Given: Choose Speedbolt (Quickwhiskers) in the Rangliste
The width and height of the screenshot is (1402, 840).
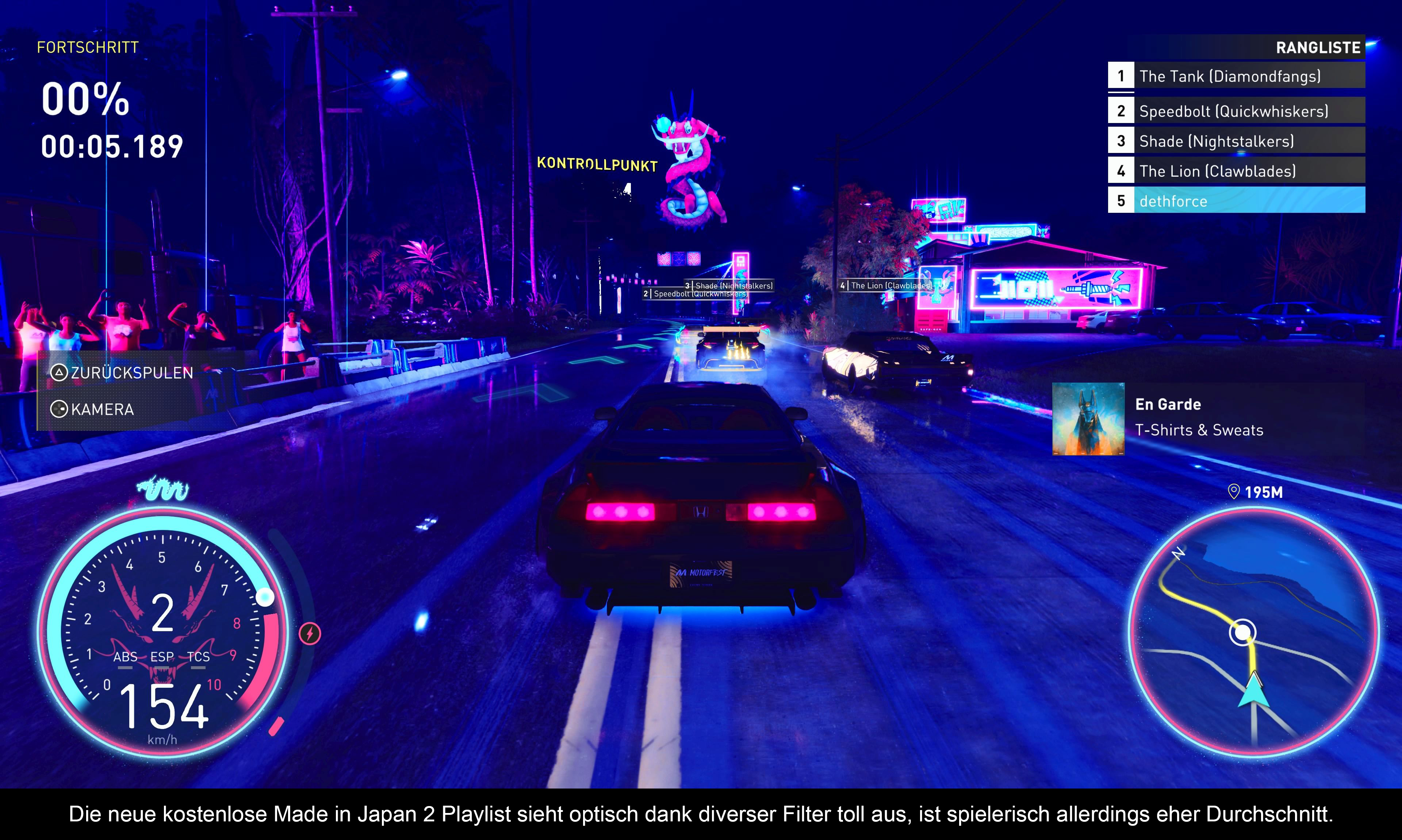Looking at the screenshot, I should [x=1236, y=111].
